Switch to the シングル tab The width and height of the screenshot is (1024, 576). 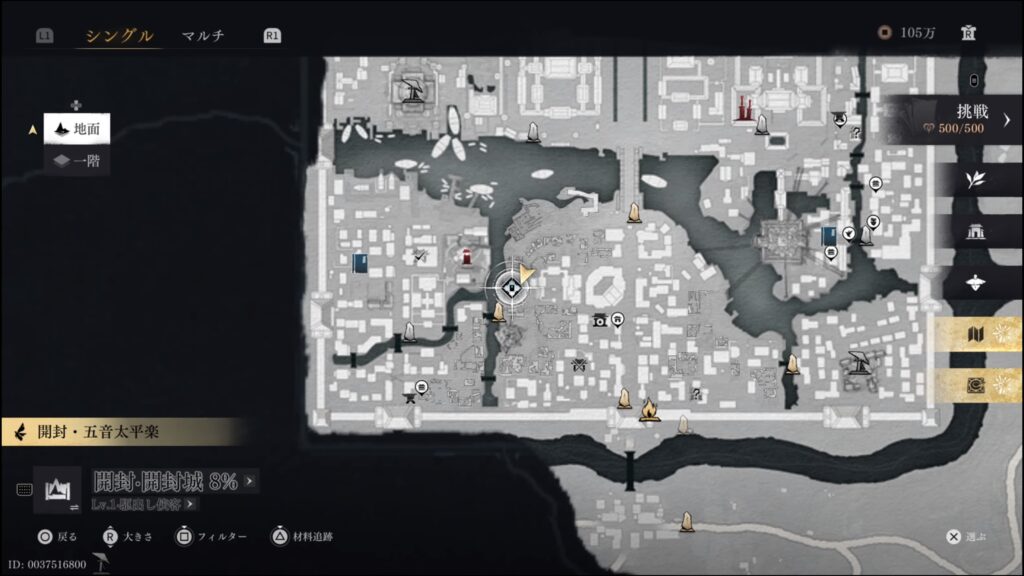[119, 36]
